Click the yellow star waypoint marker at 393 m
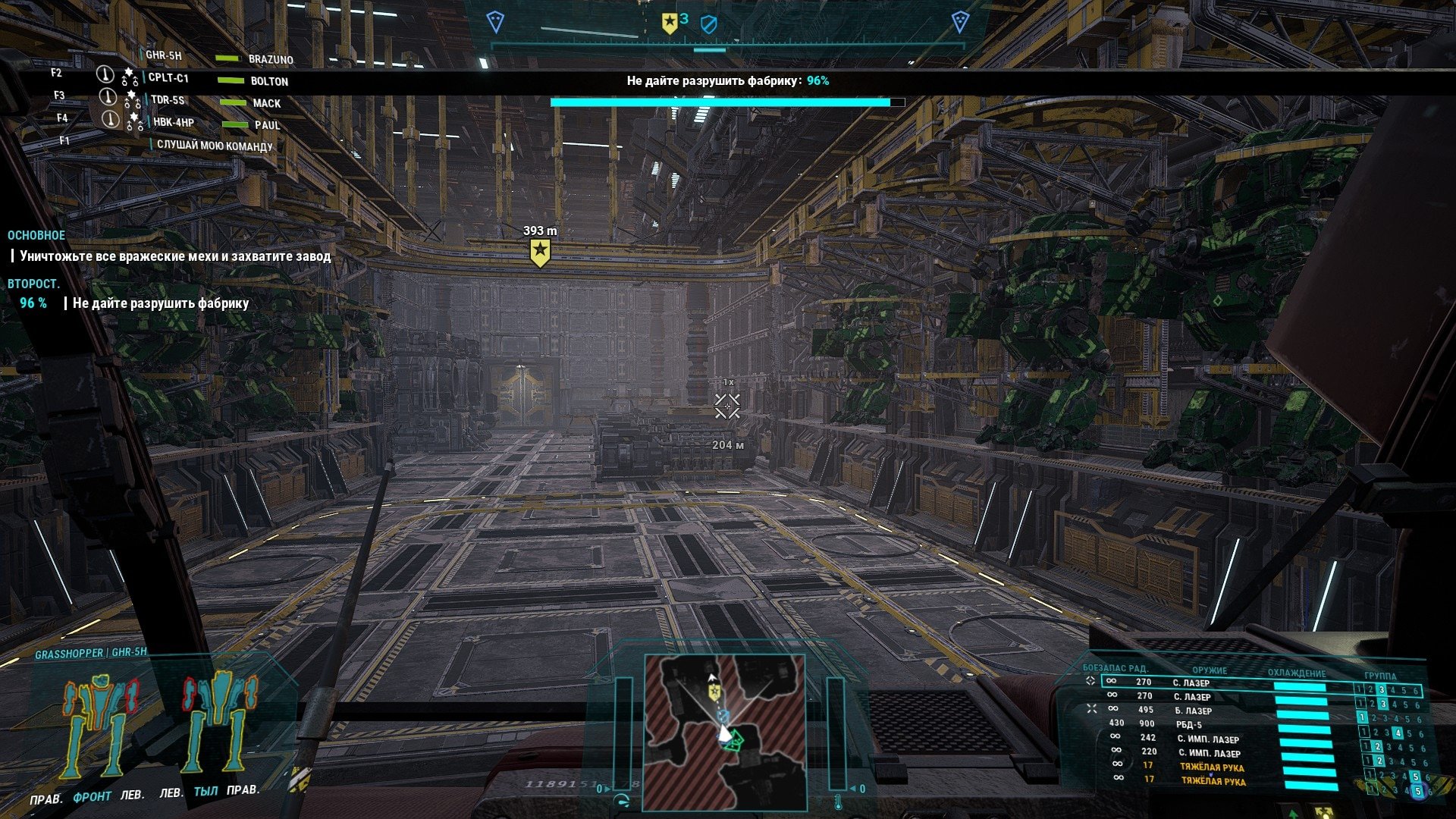The height and width of the screenshot is (819, 1456). [539, 252]
